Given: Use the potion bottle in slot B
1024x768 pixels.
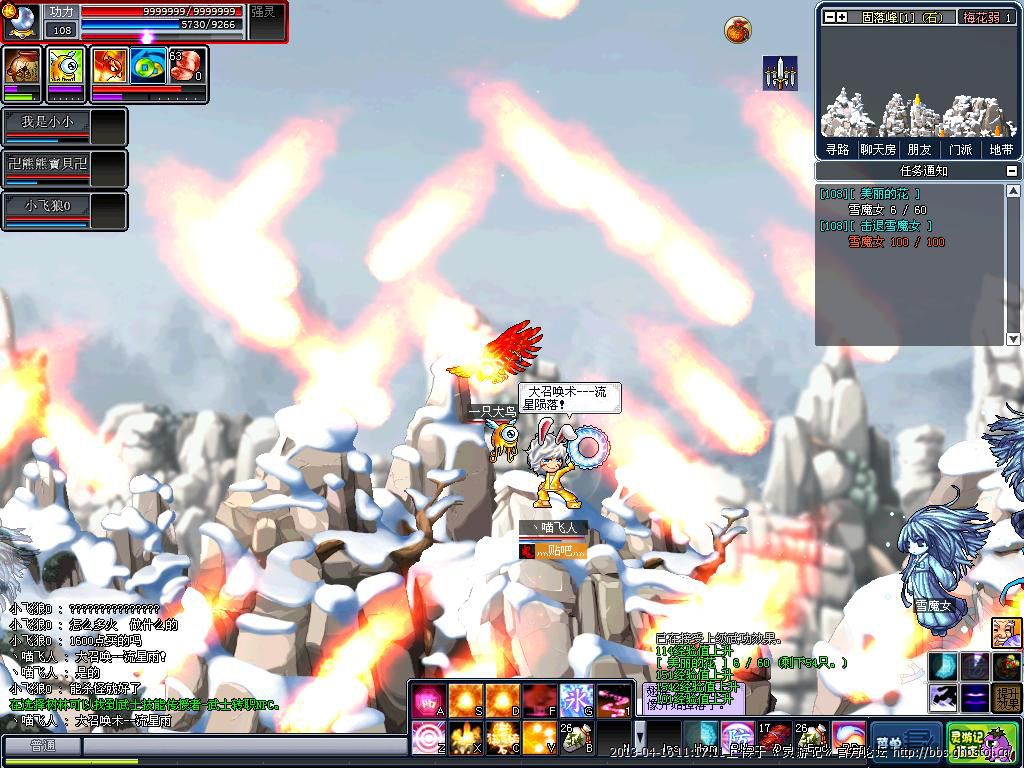Looking at the screenshot, I should (x=577, y=738).
